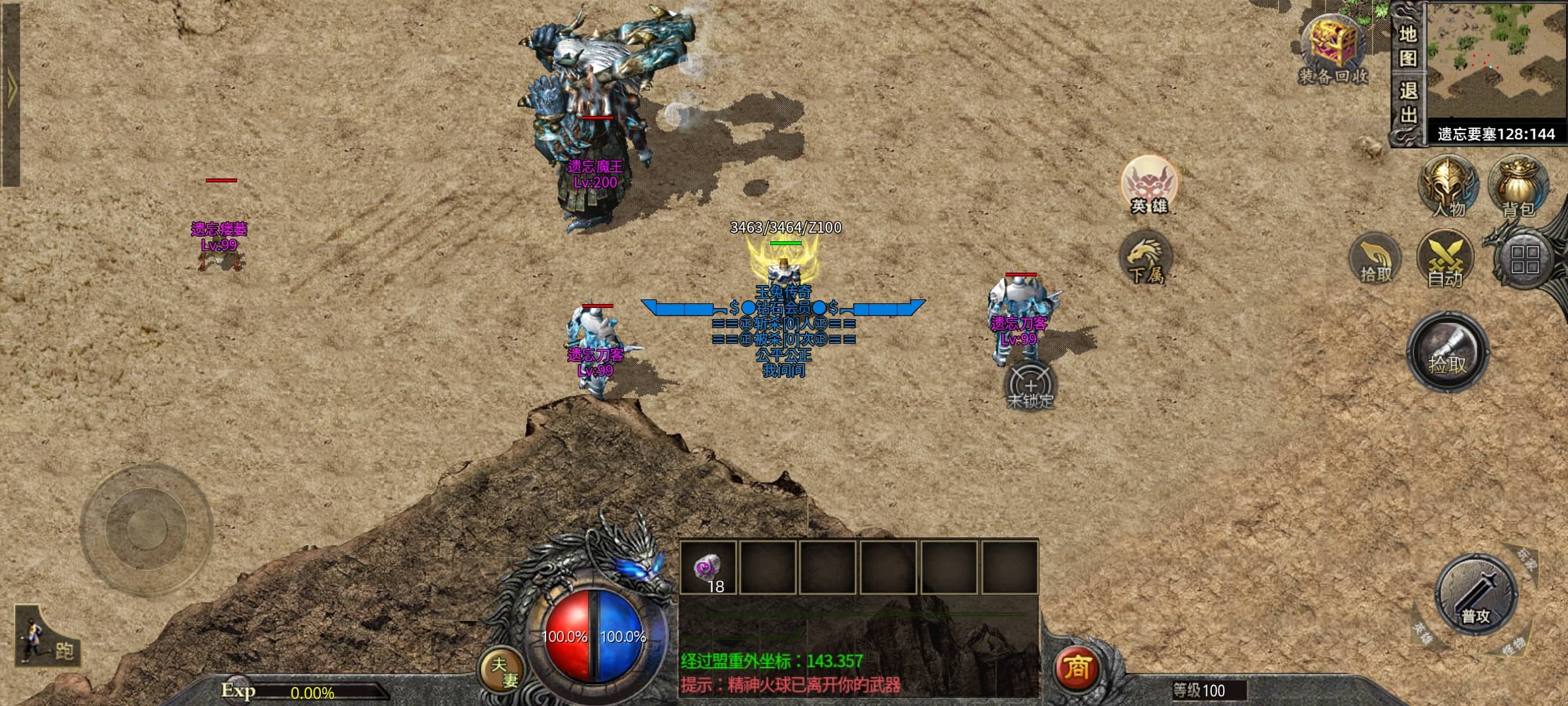
Task: Use the hotbar item with count 18
Action: point(708,568)
